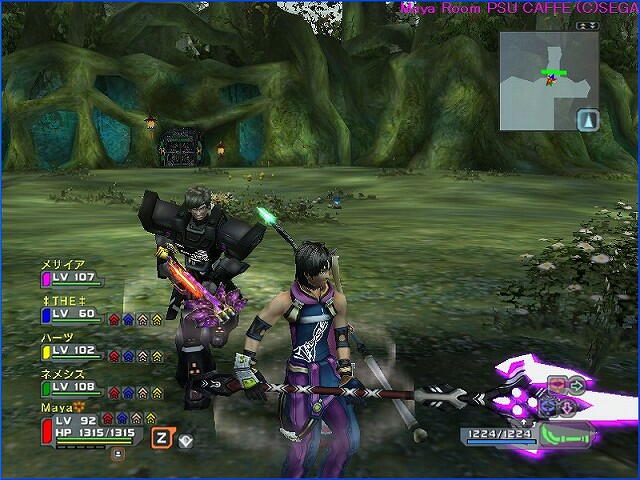Toggle the minimap compass arrow button
This screenshot has width=640, height=480.
click(x=587, y=120)
